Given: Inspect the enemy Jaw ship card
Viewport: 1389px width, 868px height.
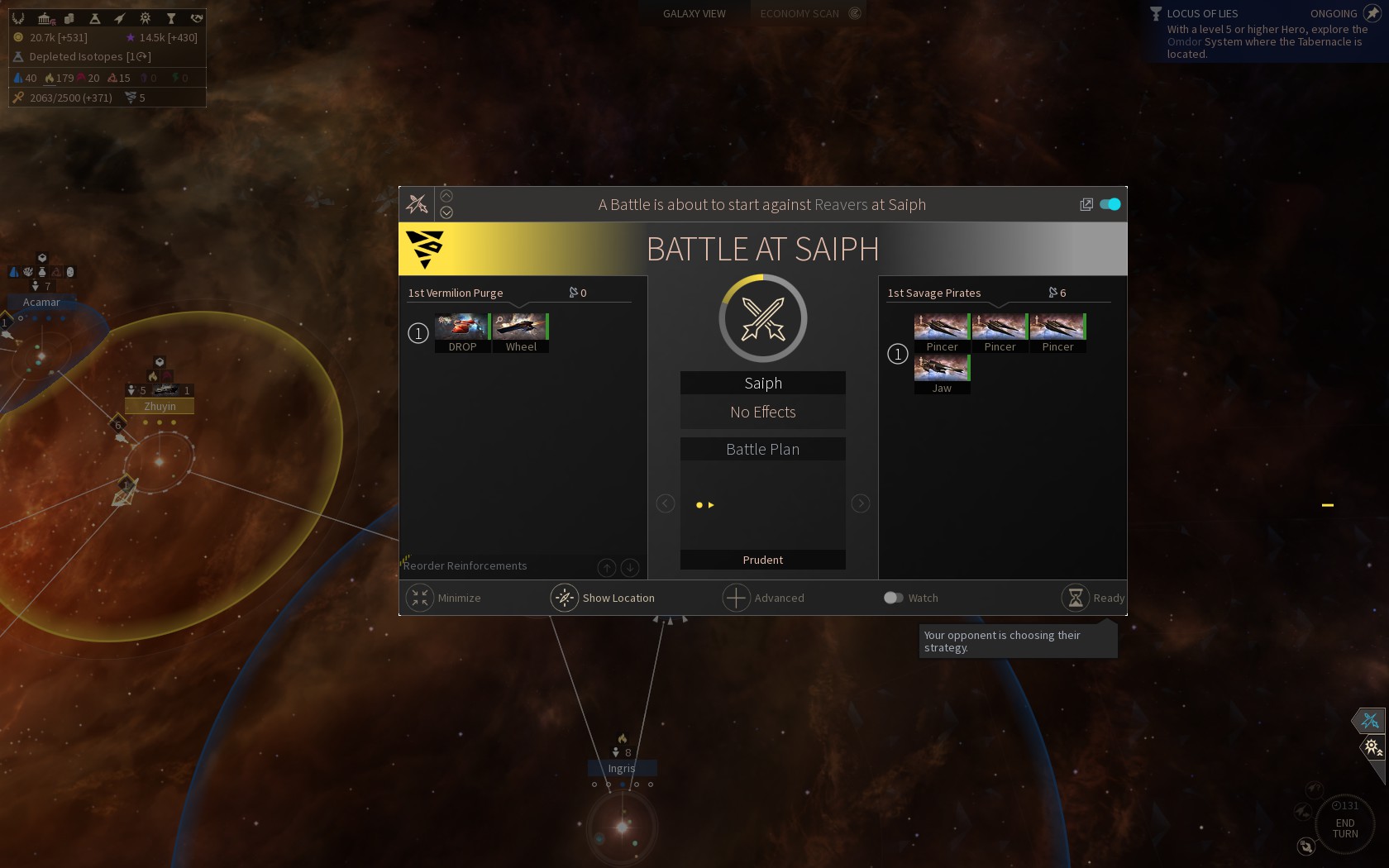Looking at the screenshot, I should click(x=942, y=374).
